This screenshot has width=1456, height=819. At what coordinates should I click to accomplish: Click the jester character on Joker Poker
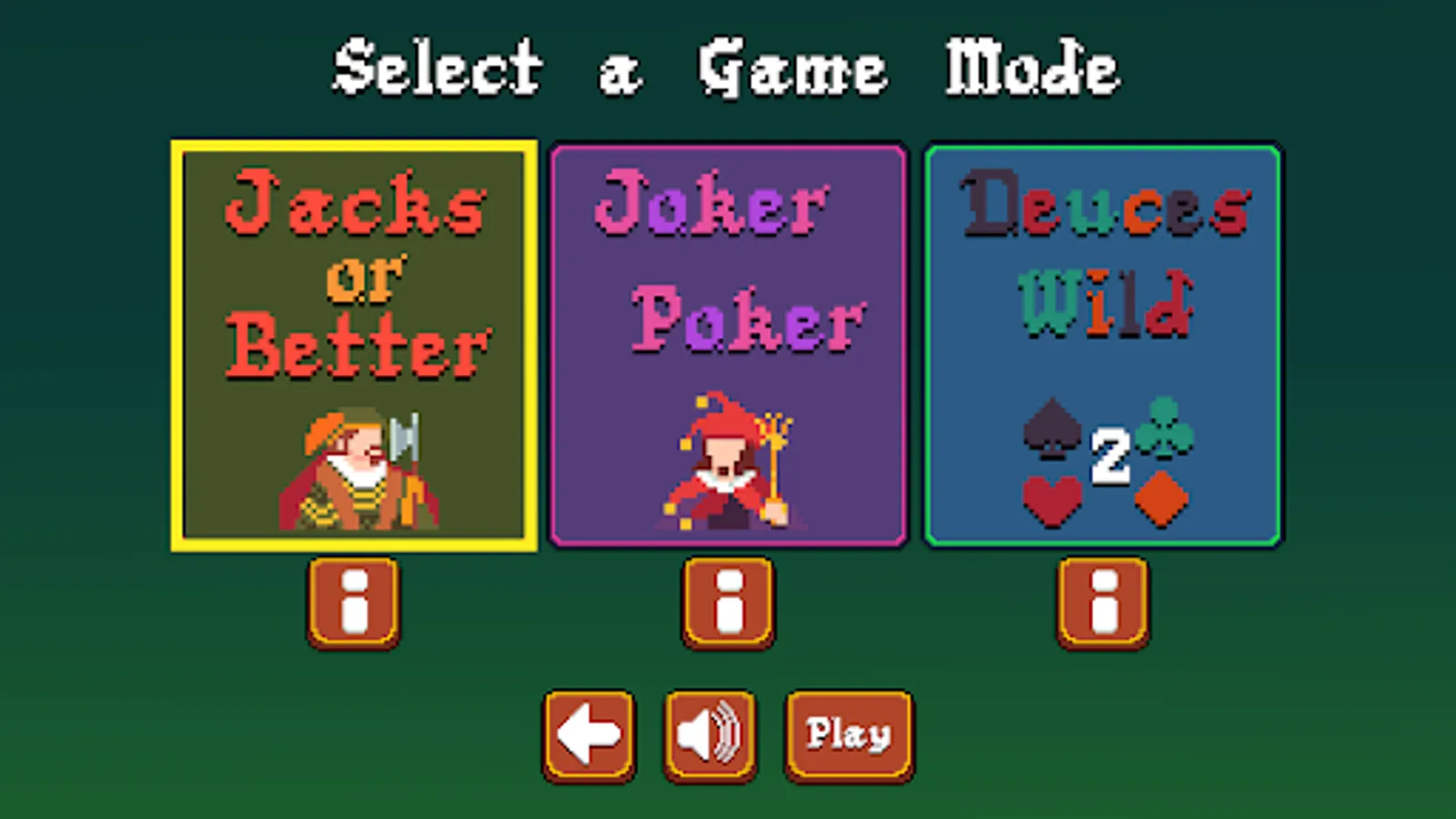(x=723, y=464)
